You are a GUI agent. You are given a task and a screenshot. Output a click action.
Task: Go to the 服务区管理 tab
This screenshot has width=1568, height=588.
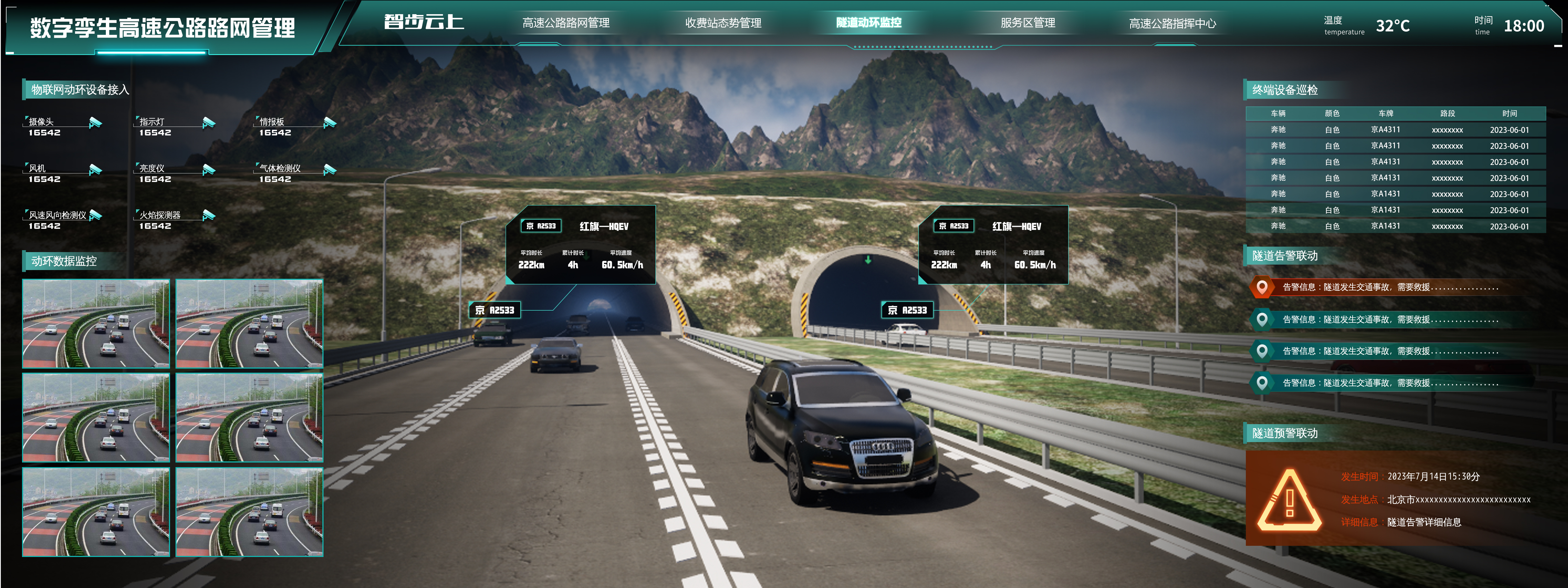pyautogui.click(x=1027, y=23)
